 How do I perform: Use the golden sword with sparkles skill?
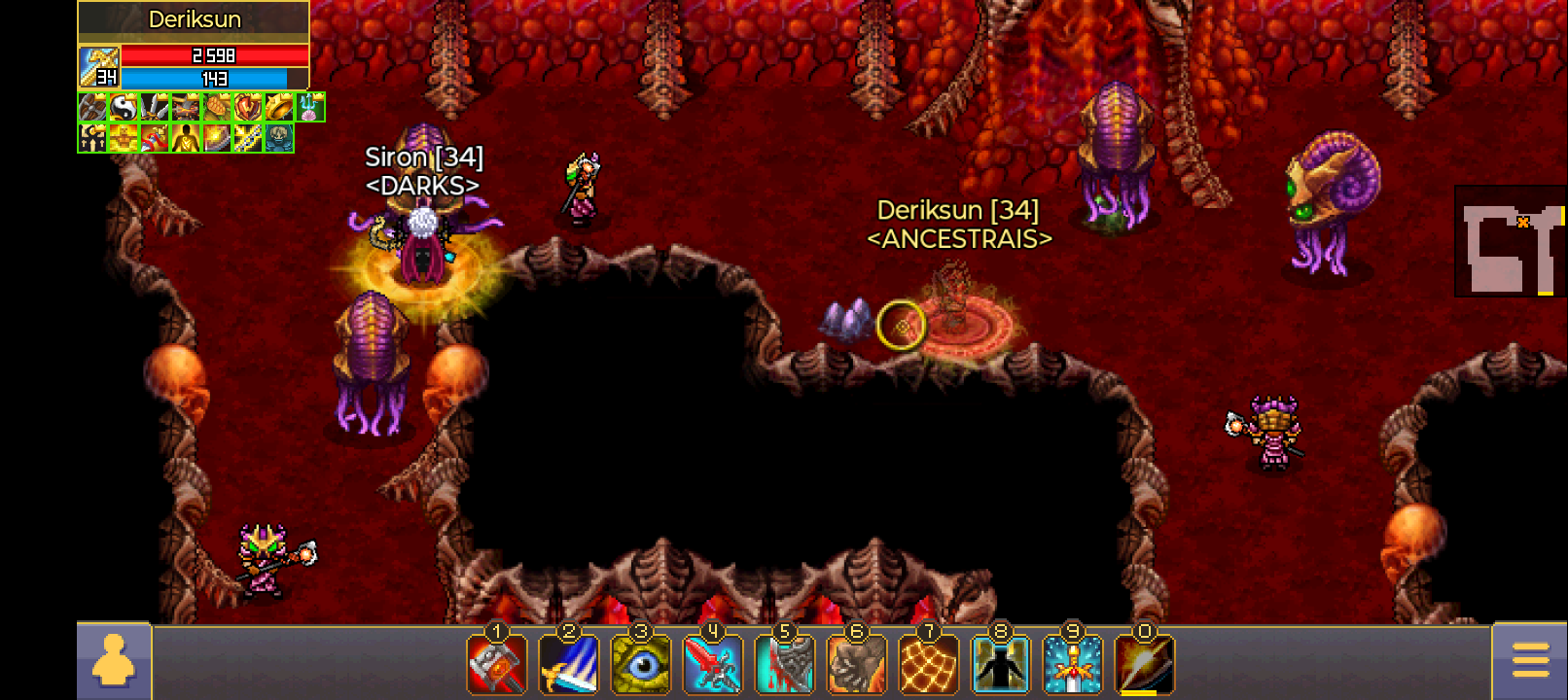click(x=1073, y=665)
